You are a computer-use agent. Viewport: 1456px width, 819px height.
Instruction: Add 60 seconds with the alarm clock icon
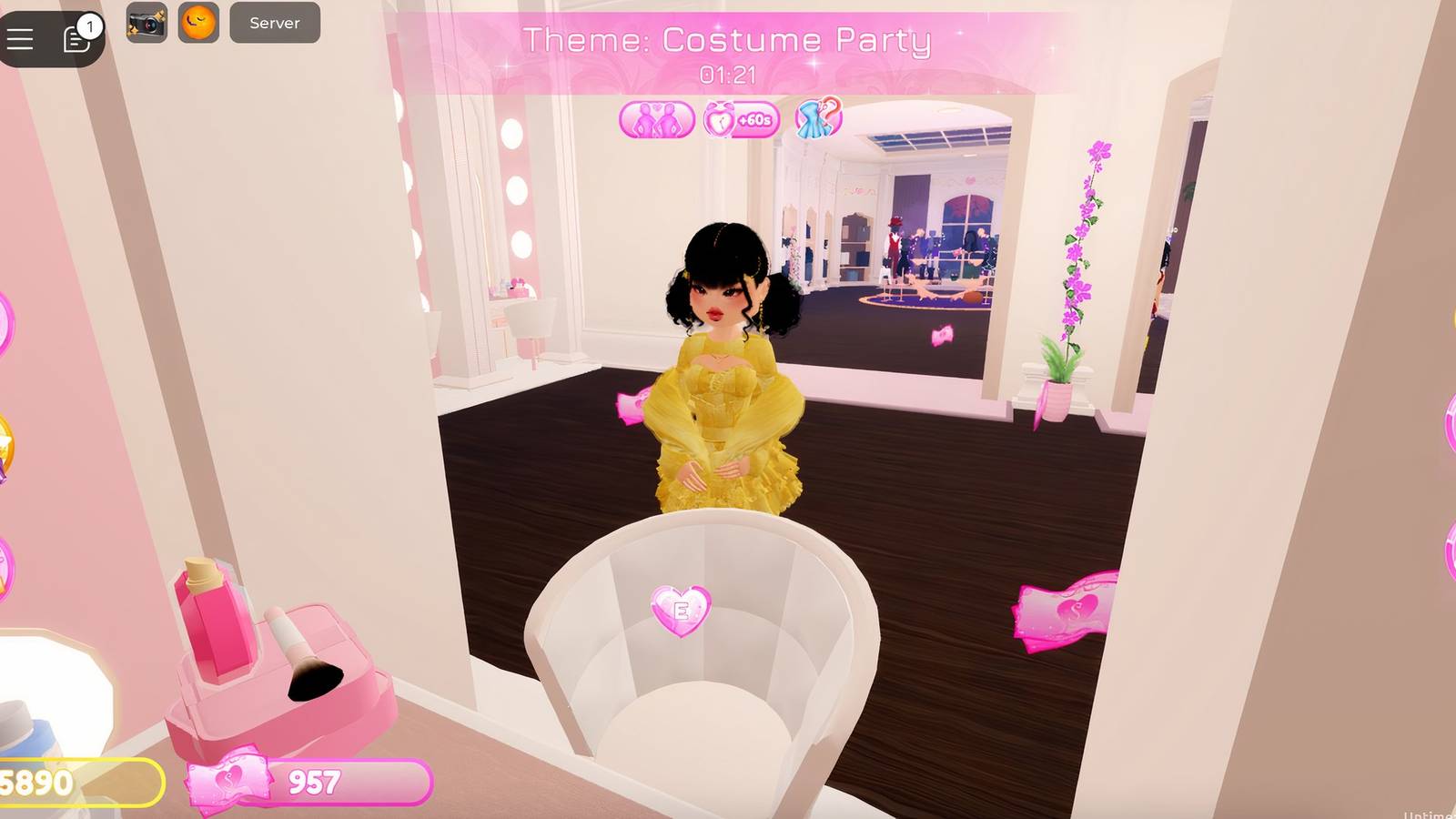743,117
